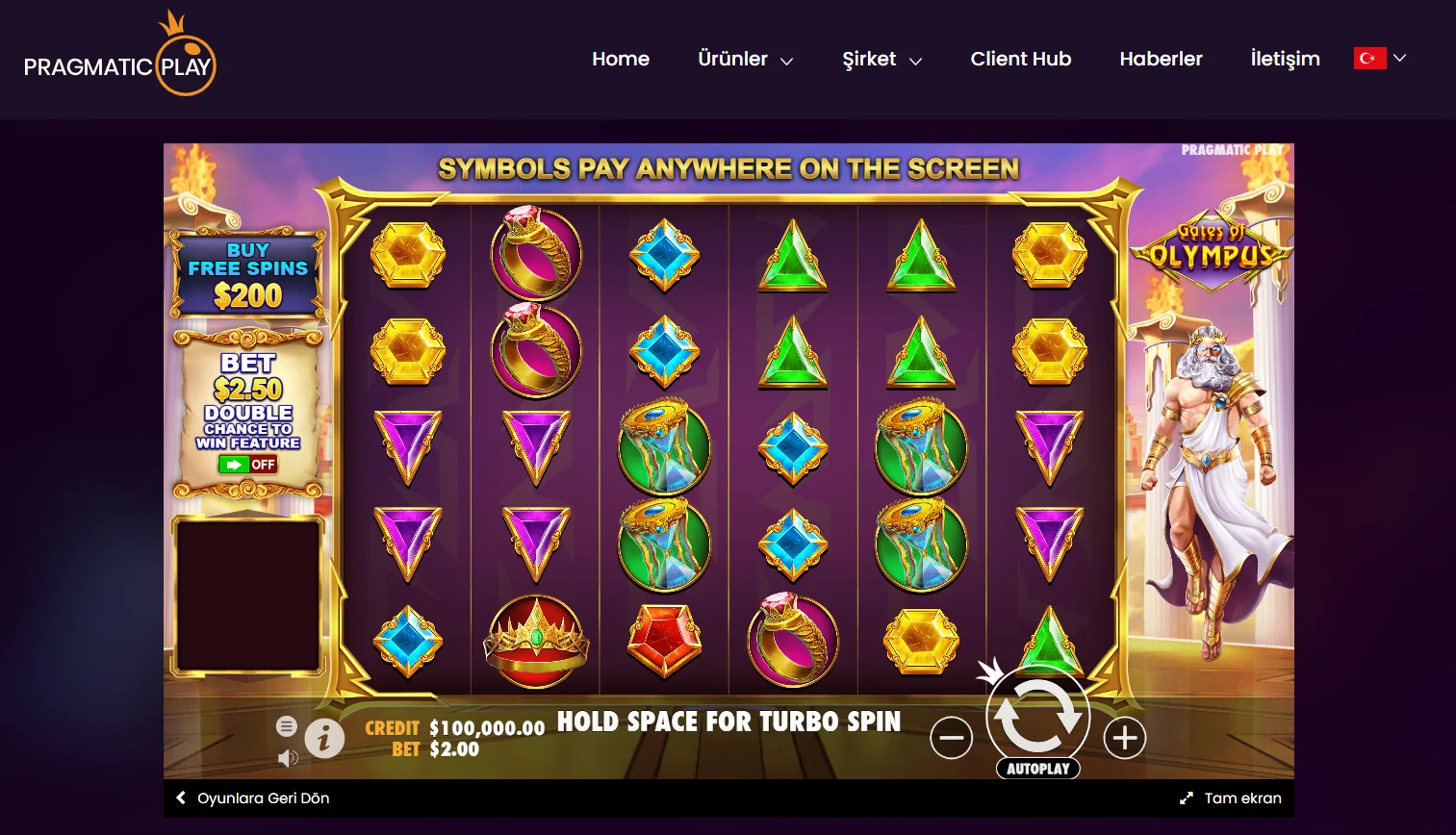The height and width of the screenshot is (835, 1456).
Task: Go to the Home menu item
Action: coord(621,59)
